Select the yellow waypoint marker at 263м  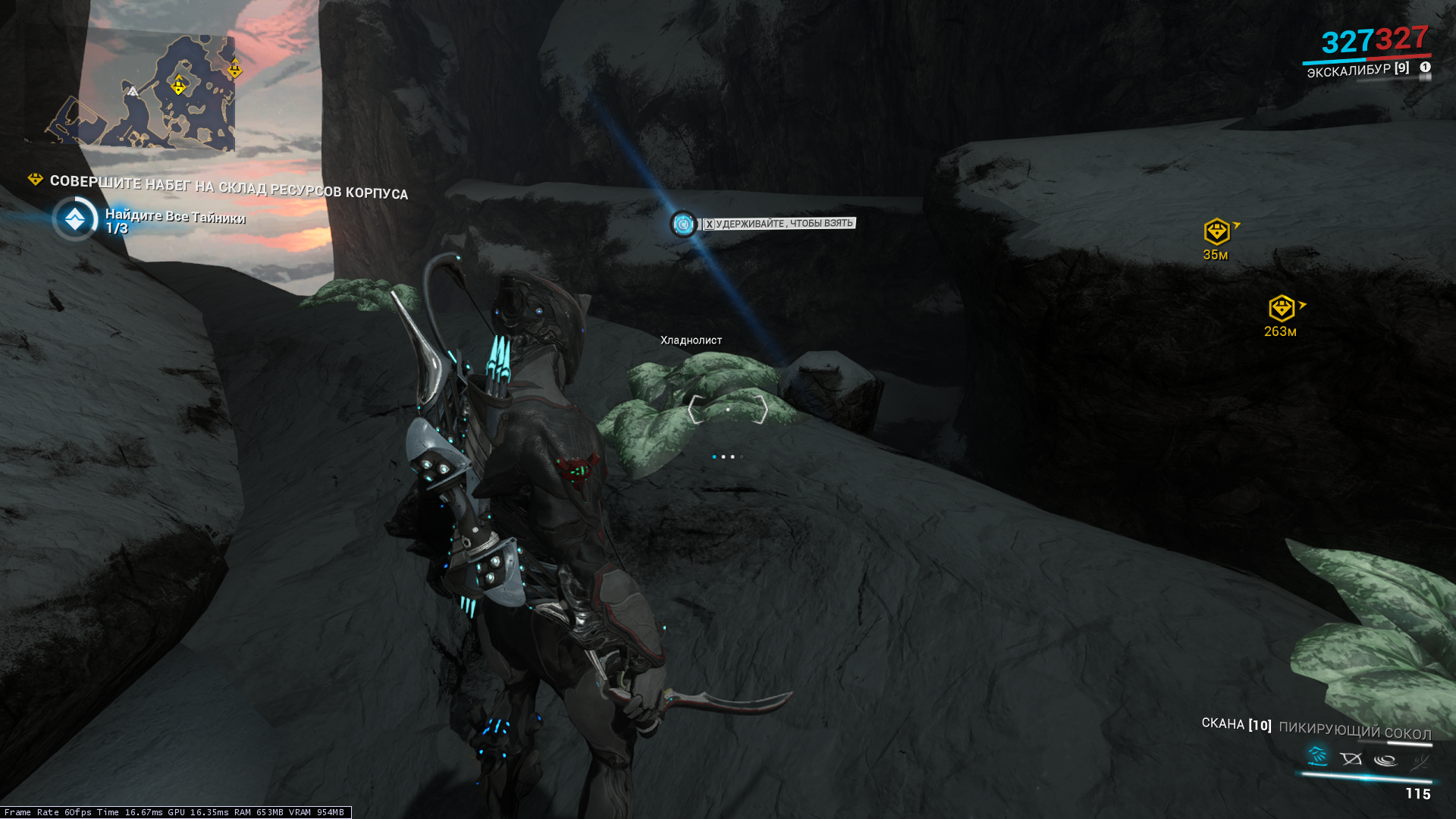click(1282, 308)
